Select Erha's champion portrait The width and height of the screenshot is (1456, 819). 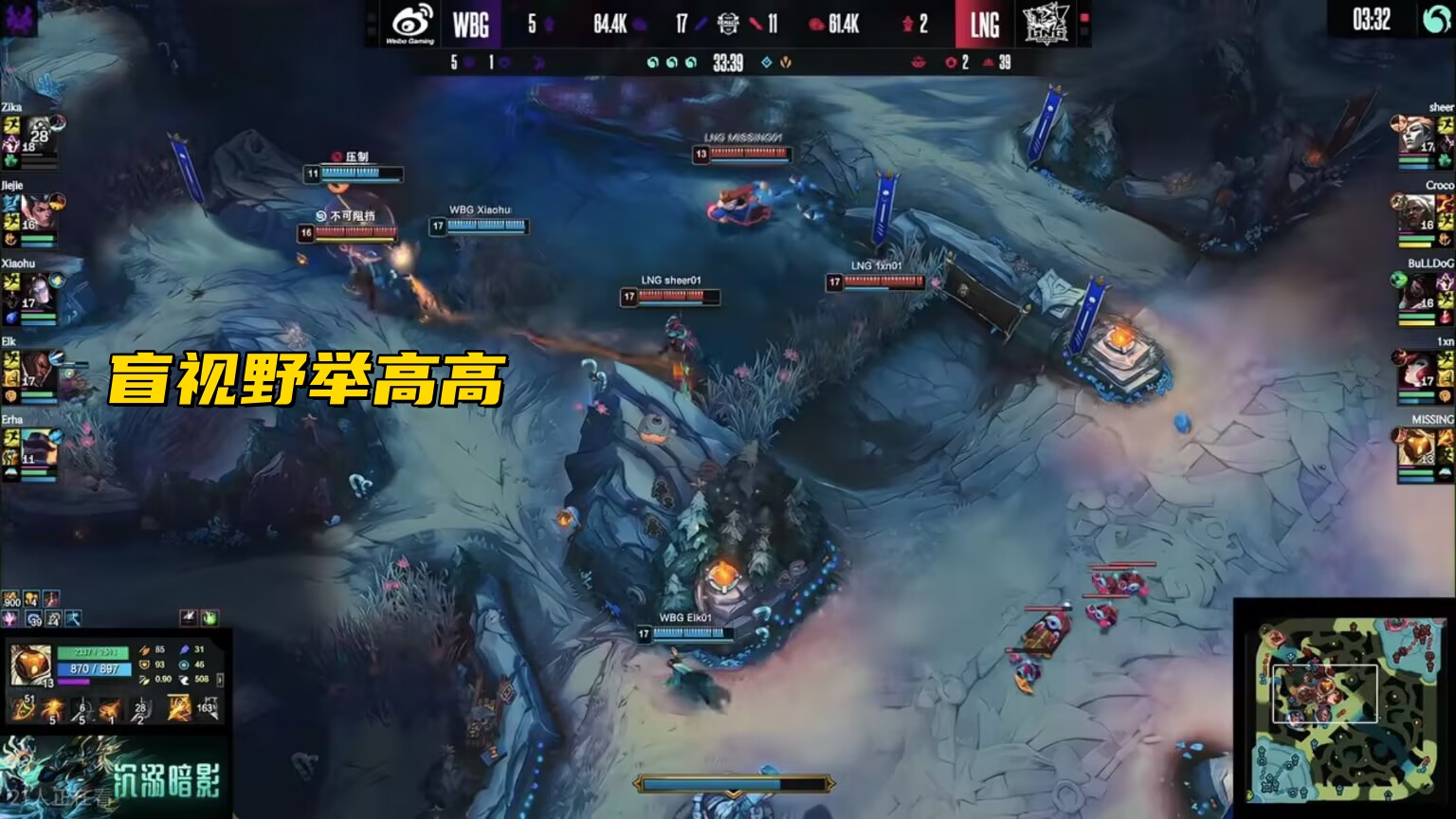click(38, 446)
